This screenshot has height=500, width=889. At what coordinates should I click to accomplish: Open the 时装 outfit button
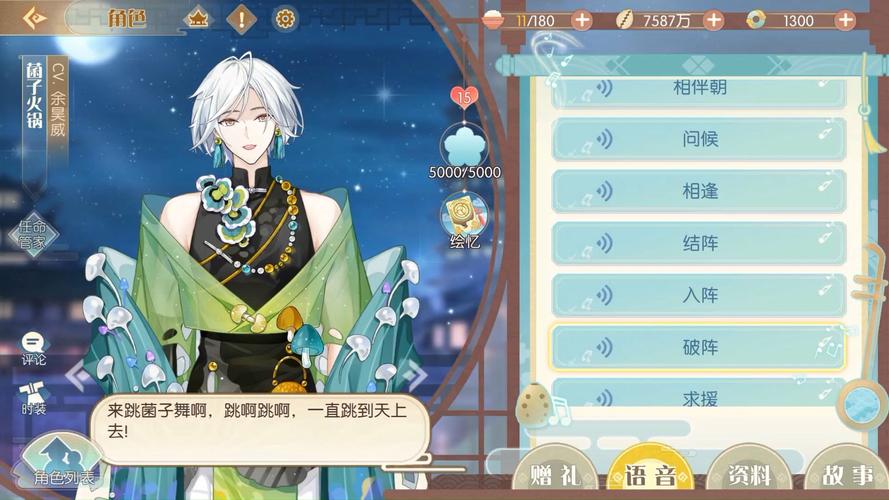coord(33,397)
